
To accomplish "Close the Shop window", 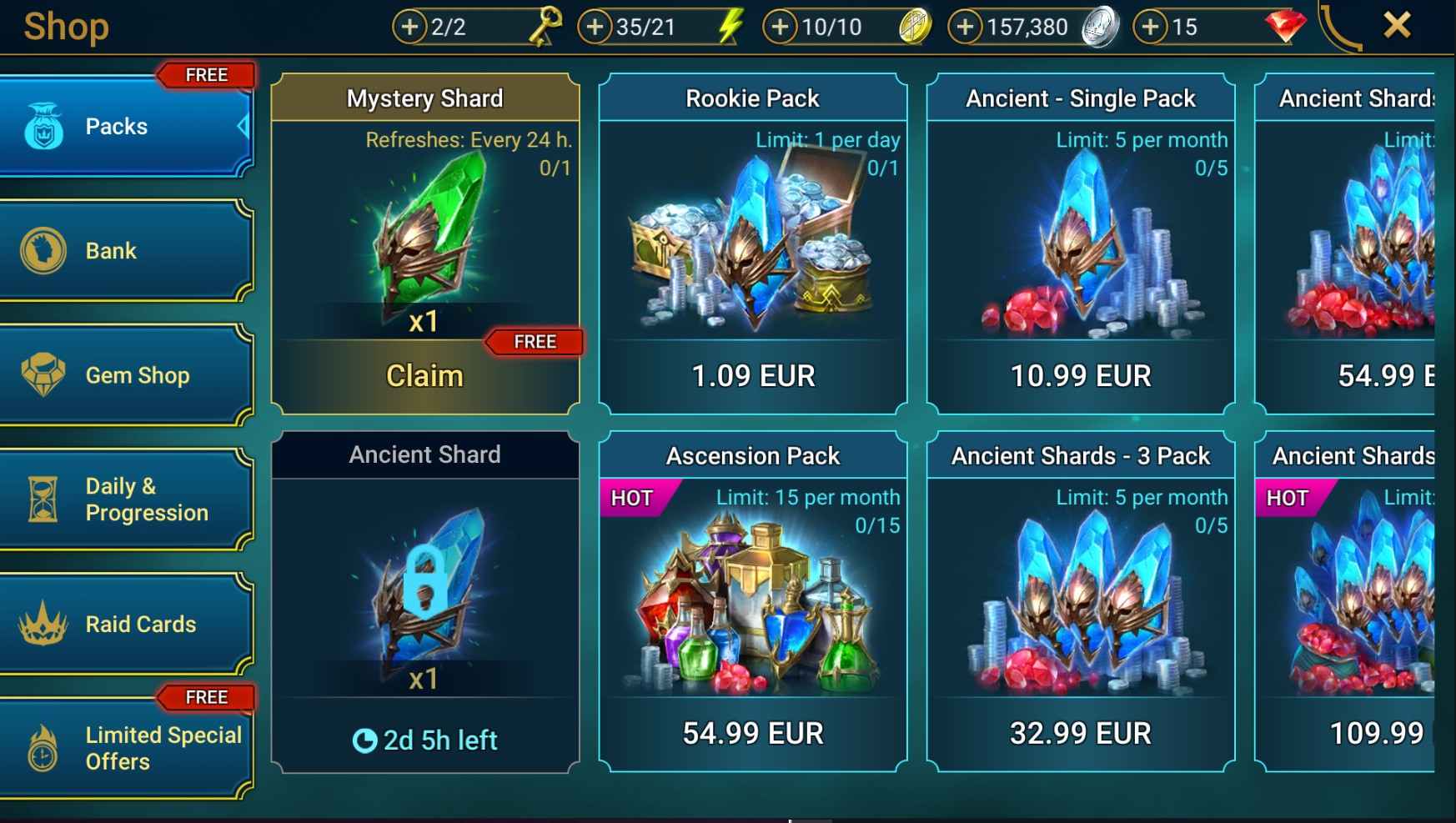I will [1397, 25].
